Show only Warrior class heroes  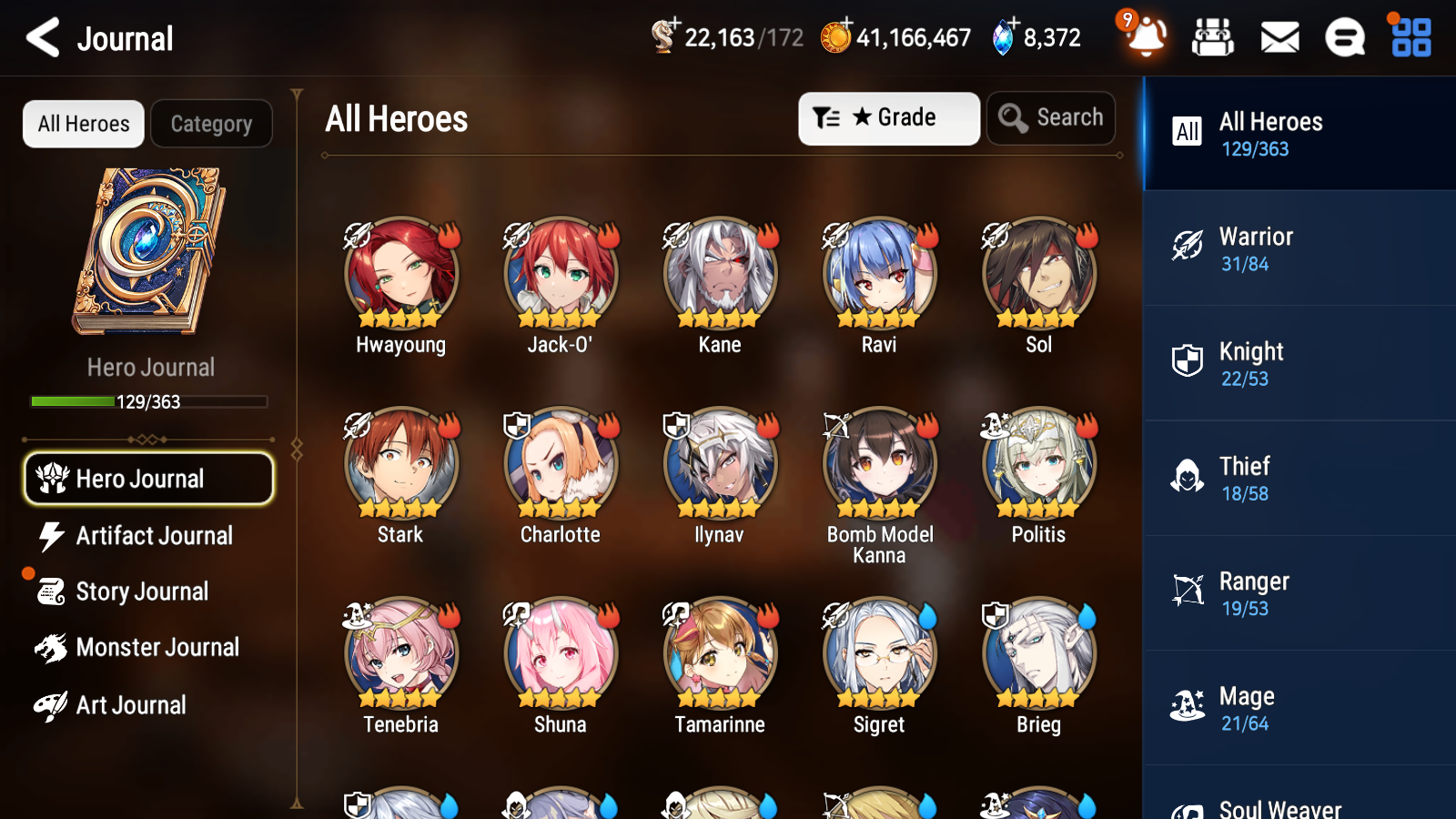(x=1299, y=248)
